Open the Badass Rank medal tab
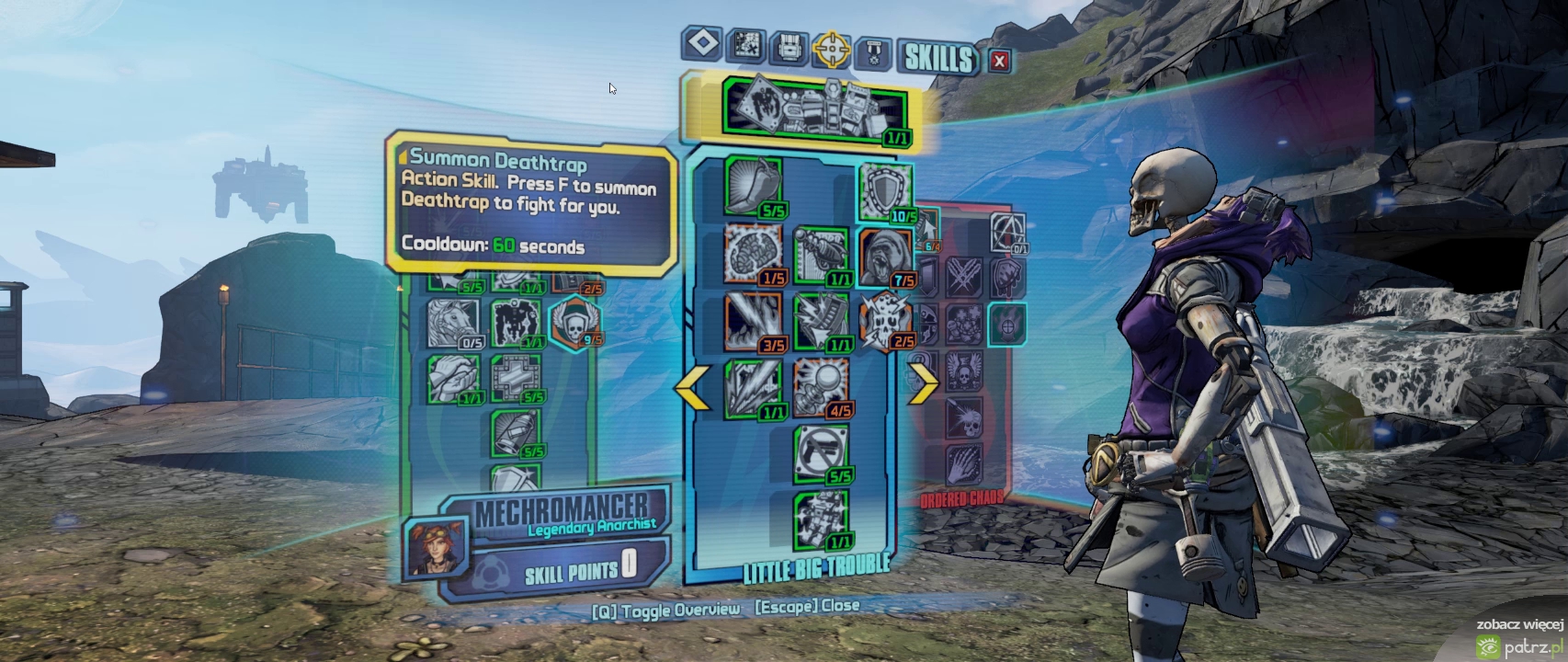 click(x=873, y=53)
